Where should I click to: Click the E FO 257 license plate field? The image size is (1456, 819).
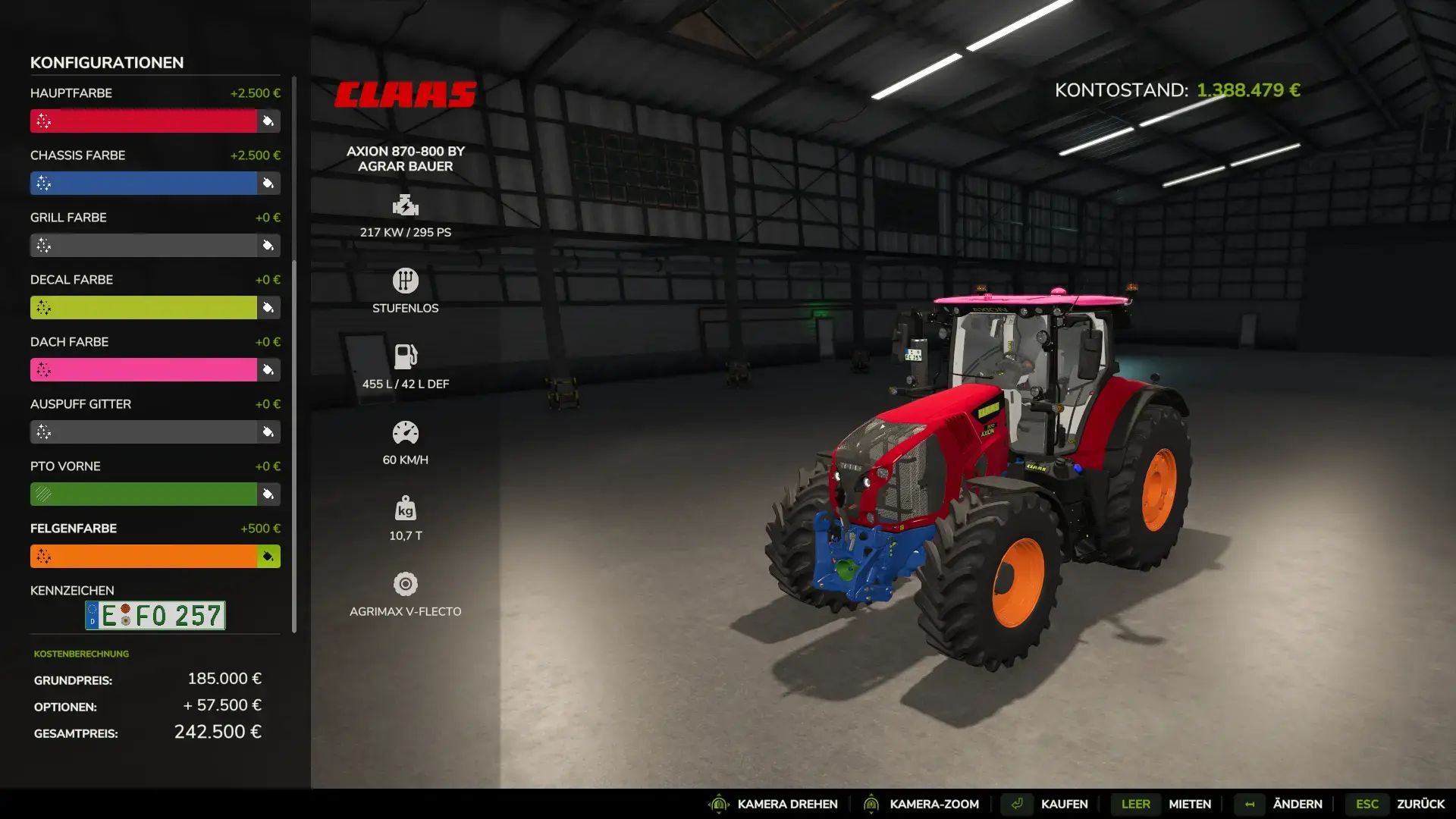click(155, 615)
